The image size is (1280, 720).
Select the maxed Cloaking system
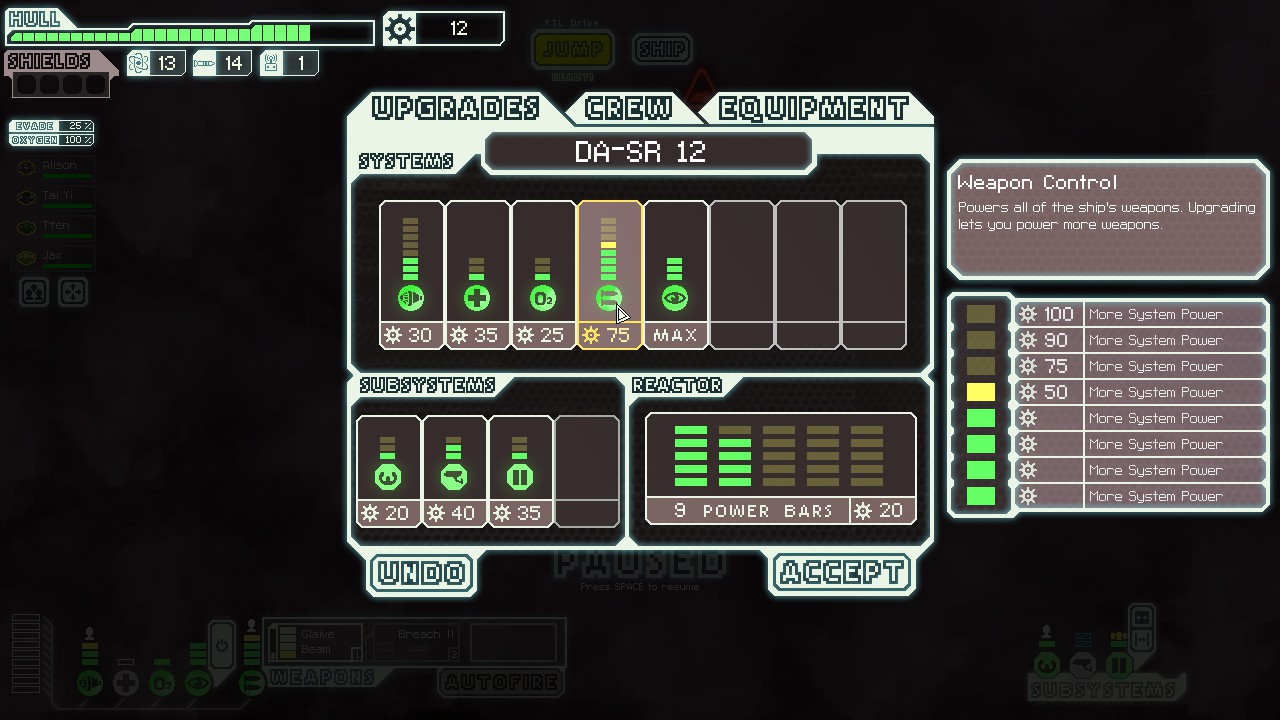click(675, 274)
